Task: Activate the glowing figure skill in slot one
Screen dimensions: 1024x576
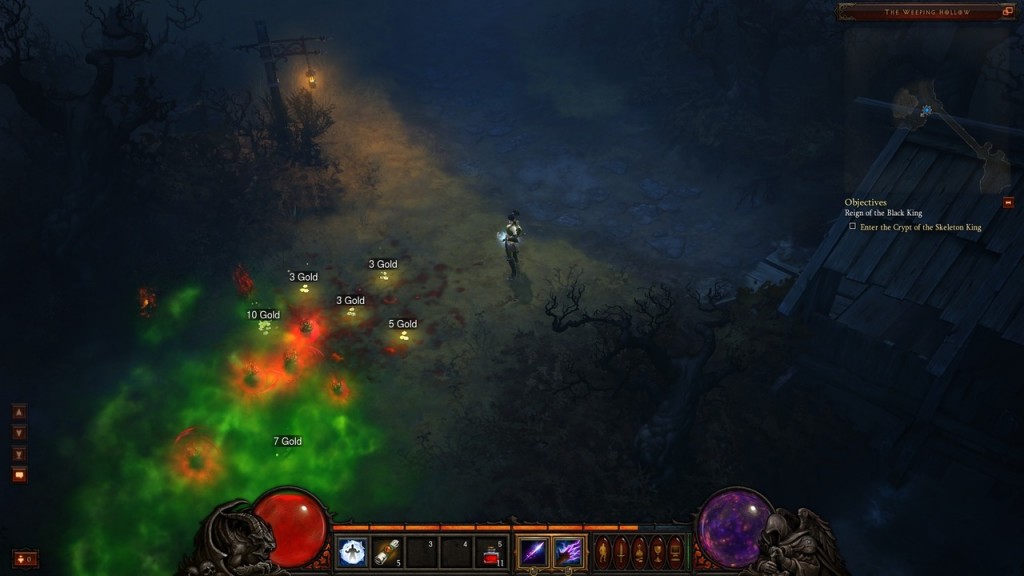Action: point(351,552)
